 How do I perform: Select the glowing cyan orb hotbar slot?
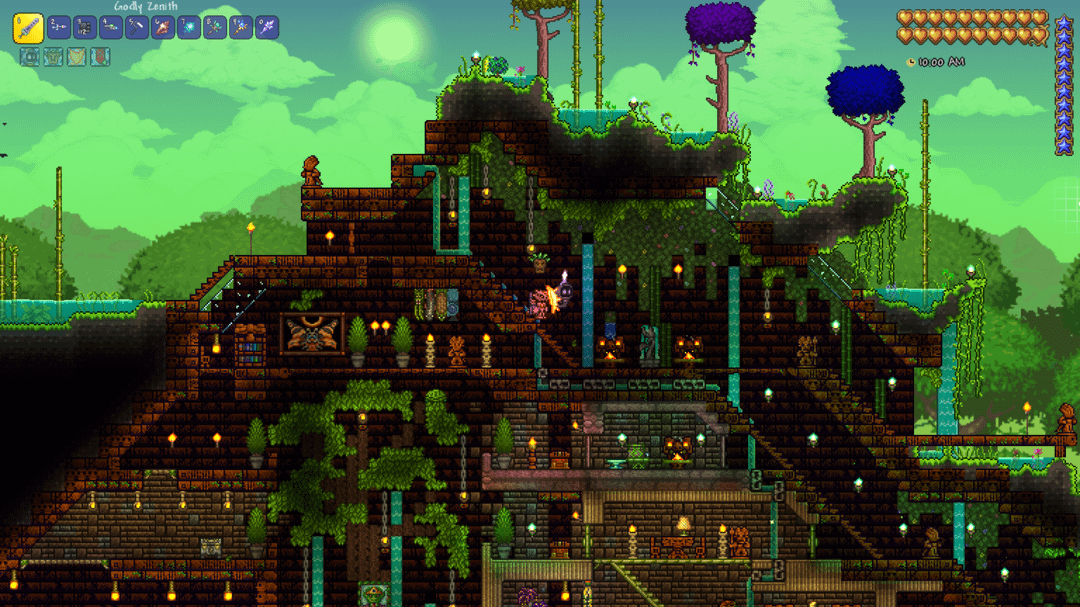coord(189,27)
